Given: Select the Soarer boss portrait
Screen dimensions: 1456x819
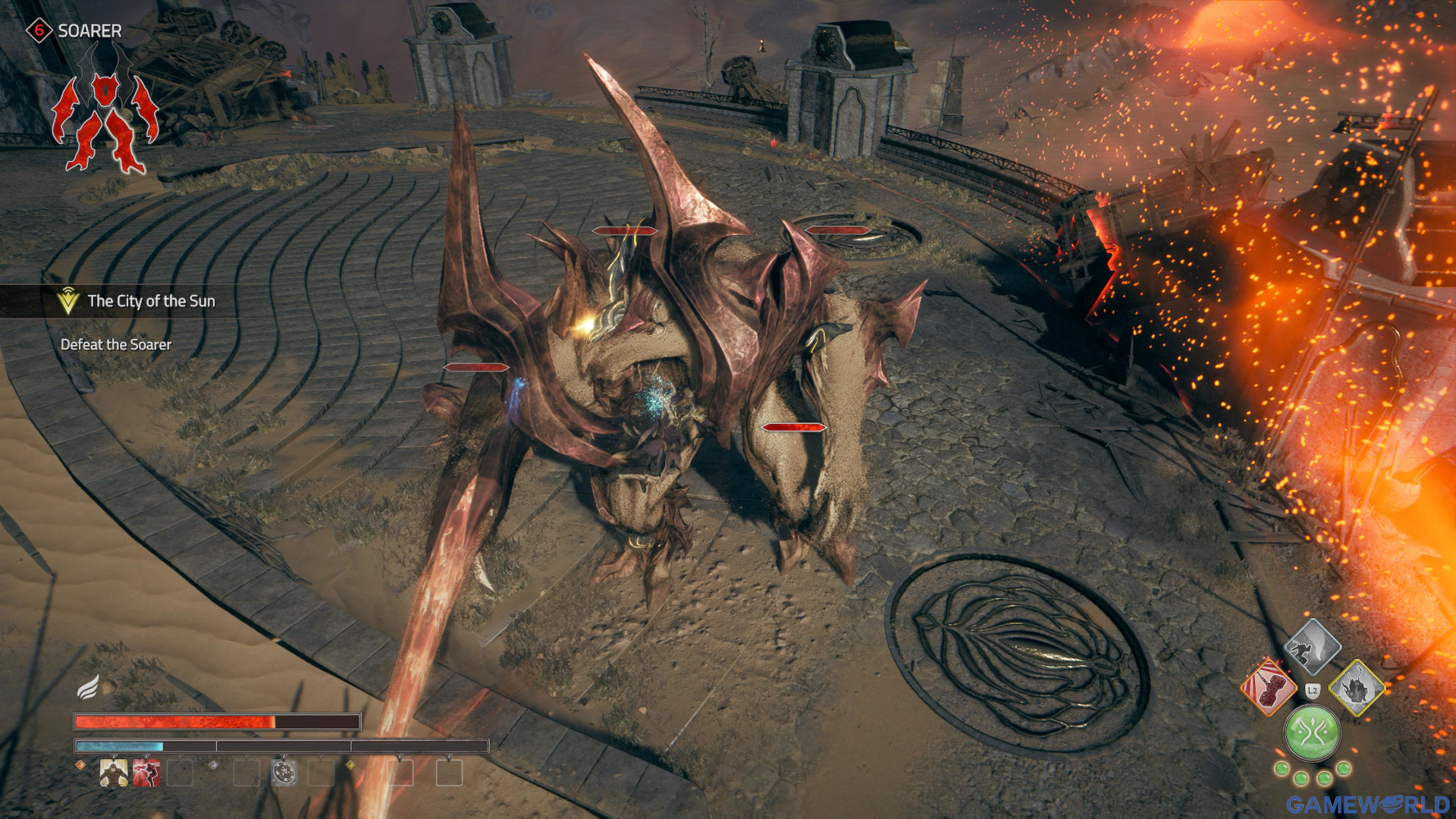Looking at the screenshot, I should 105,112.
